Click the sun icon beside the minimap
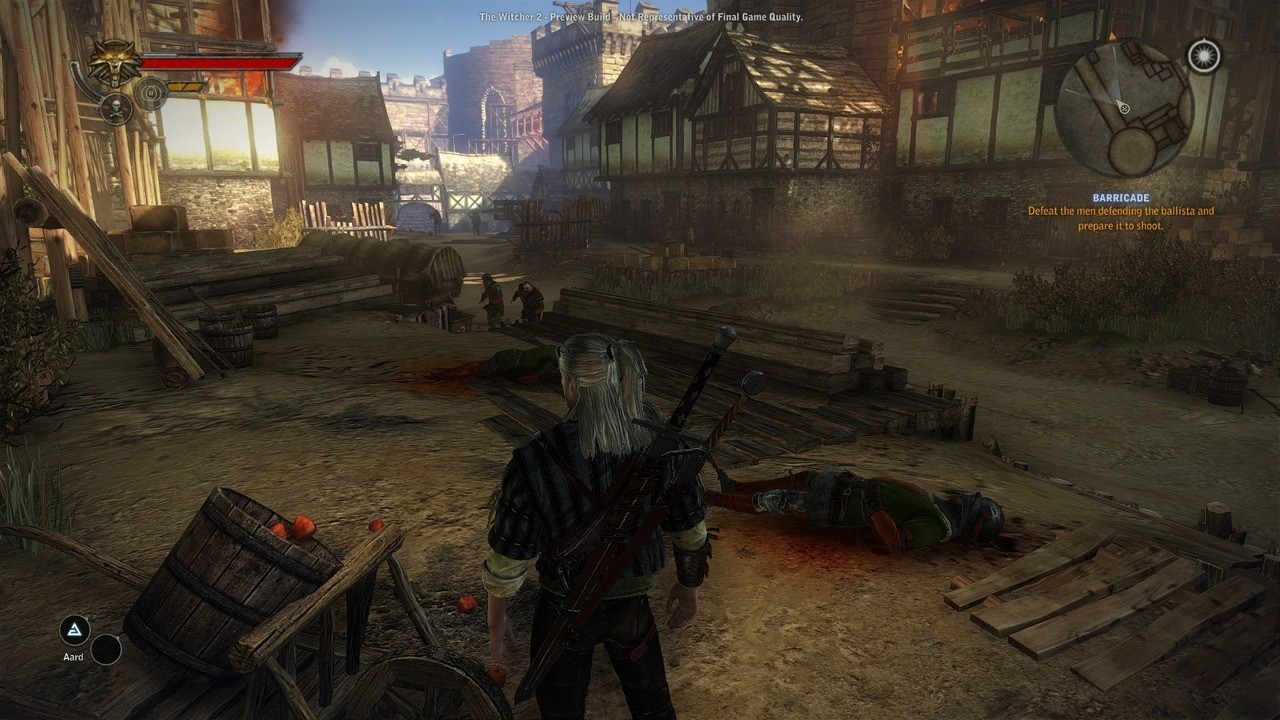The width and height of the screenshot is (1280, 720). 1204,56
